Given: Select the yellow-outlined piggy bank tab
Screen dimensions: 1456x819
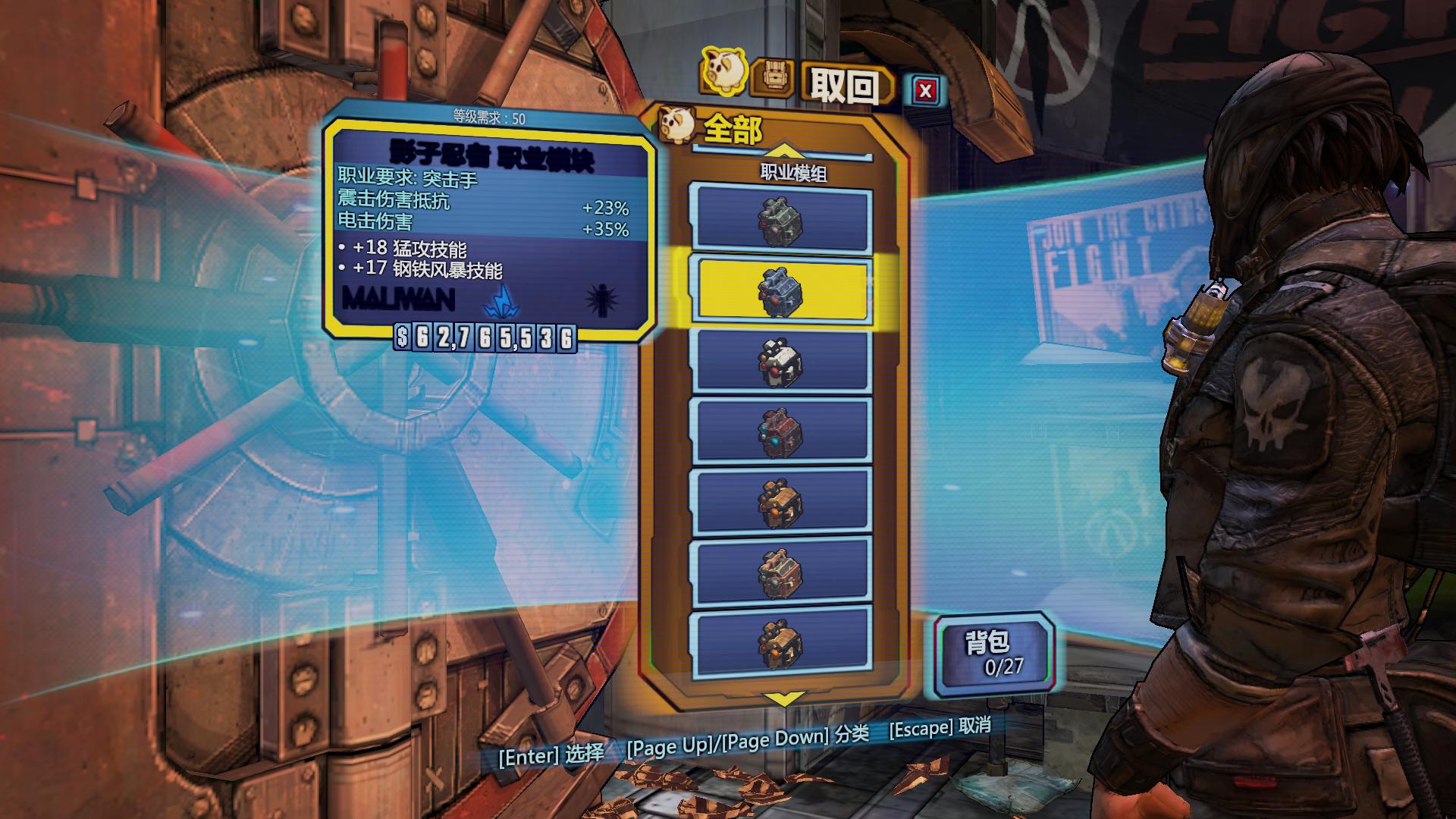Looking at the screenshot, I should click(722, 70).
